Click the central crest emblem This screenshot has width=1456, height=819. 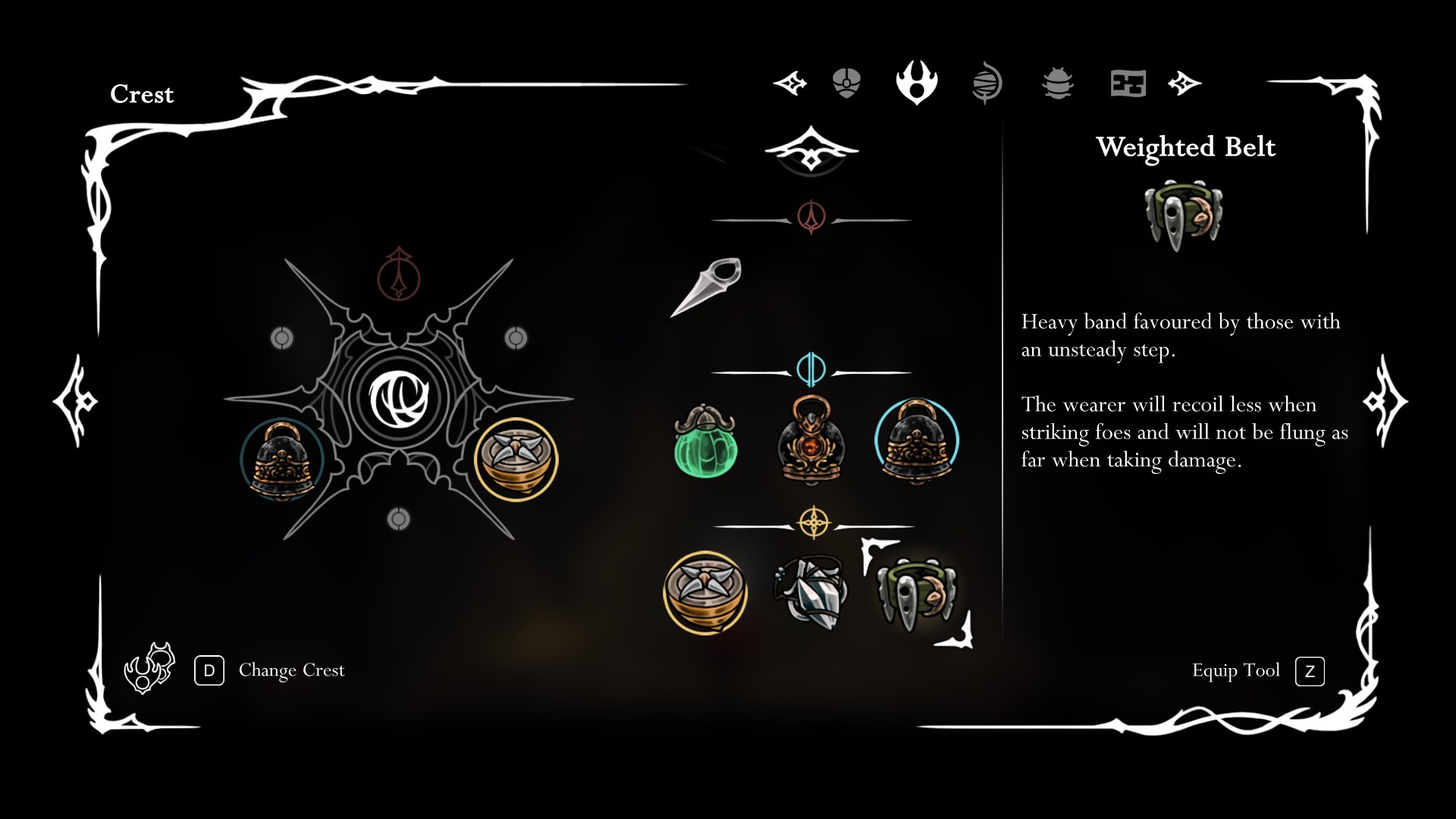coord(399,398)
